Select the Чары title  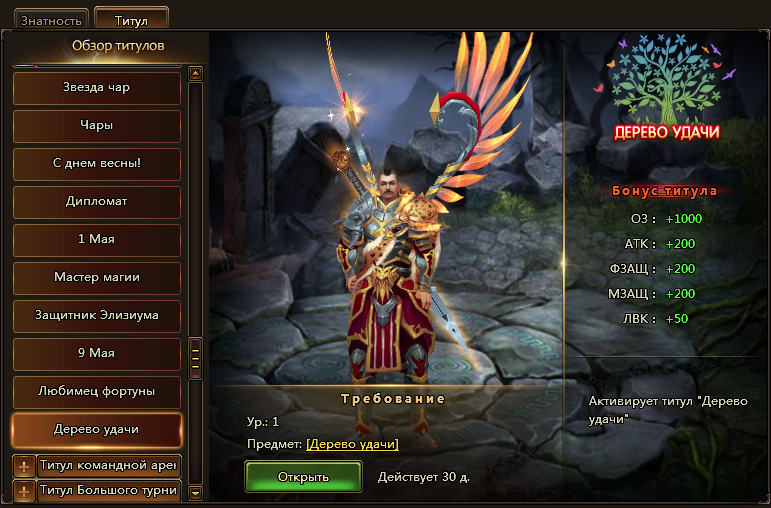click(97, 126)
